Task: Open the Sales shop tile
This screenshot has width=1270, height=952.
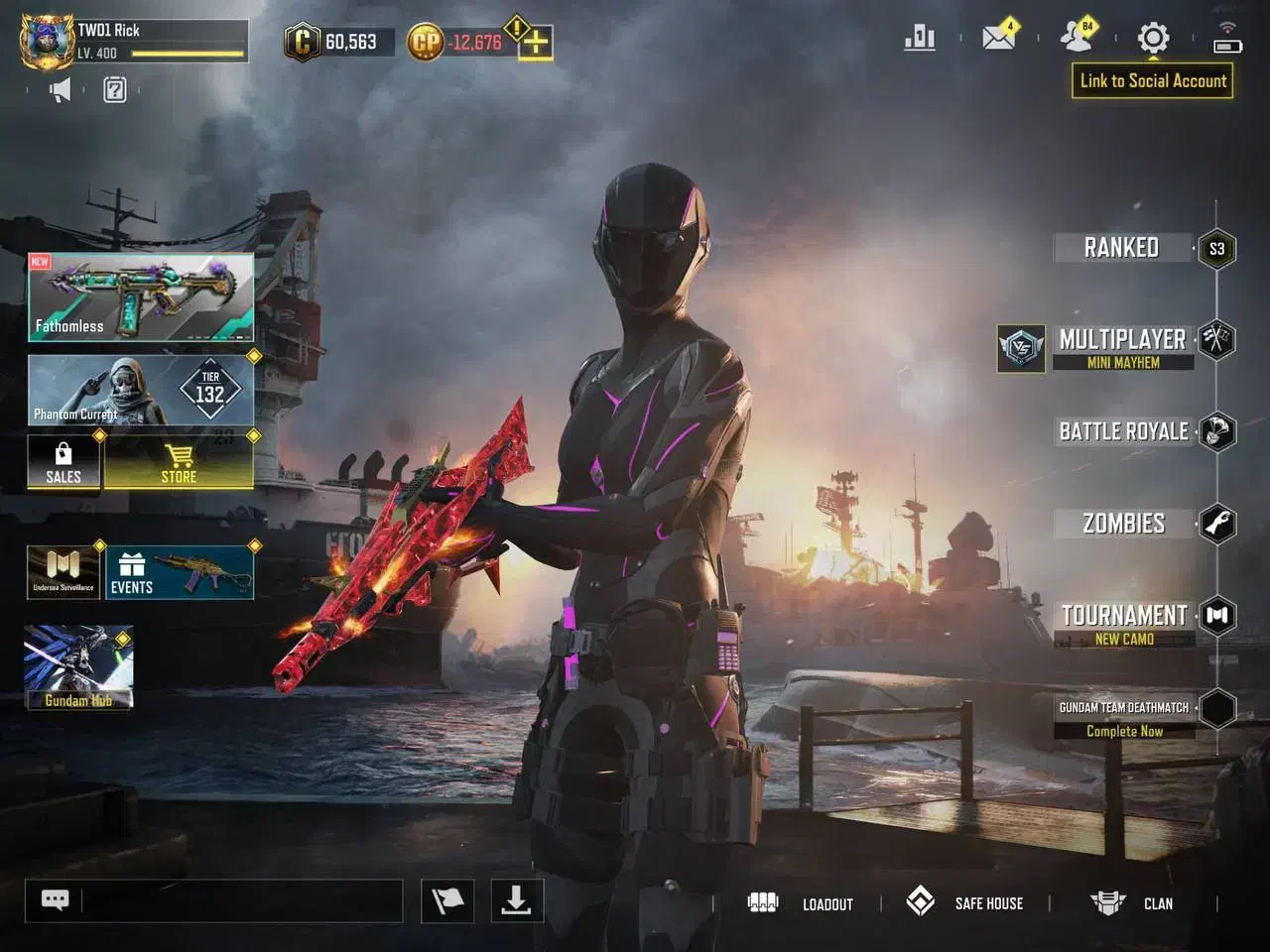Action: click(63, 463)
